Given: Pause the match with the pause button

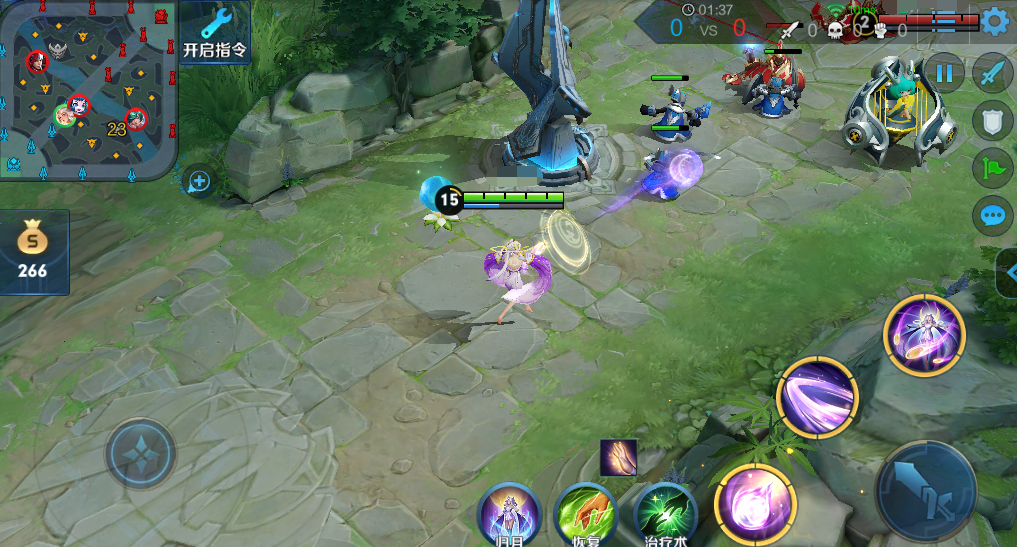Looking at the screenshot, I should click(x=944, y=72).
